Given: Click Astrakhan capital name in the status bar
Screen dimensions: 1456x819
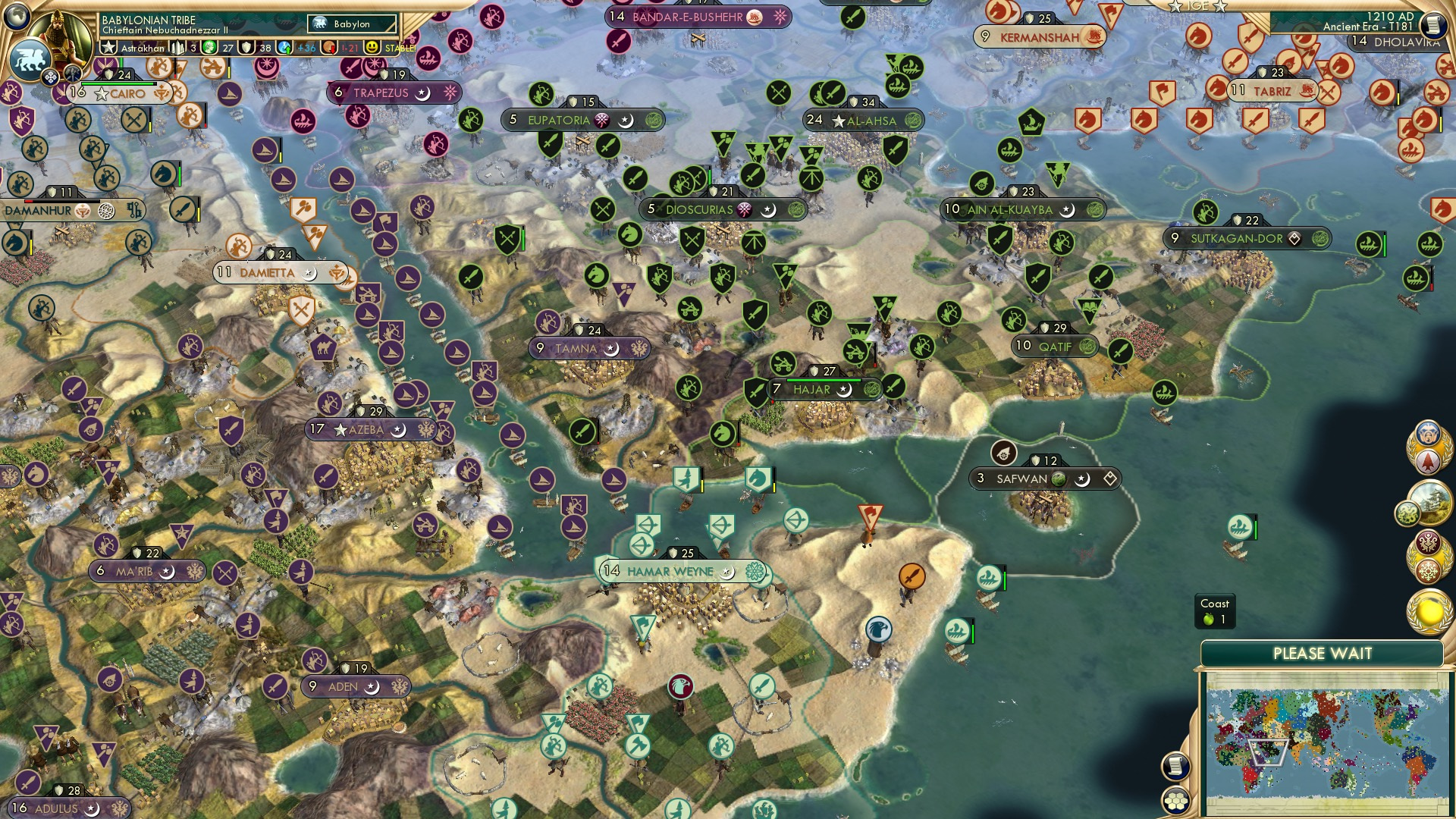Looking at the screenshot, I should (144, 47).
